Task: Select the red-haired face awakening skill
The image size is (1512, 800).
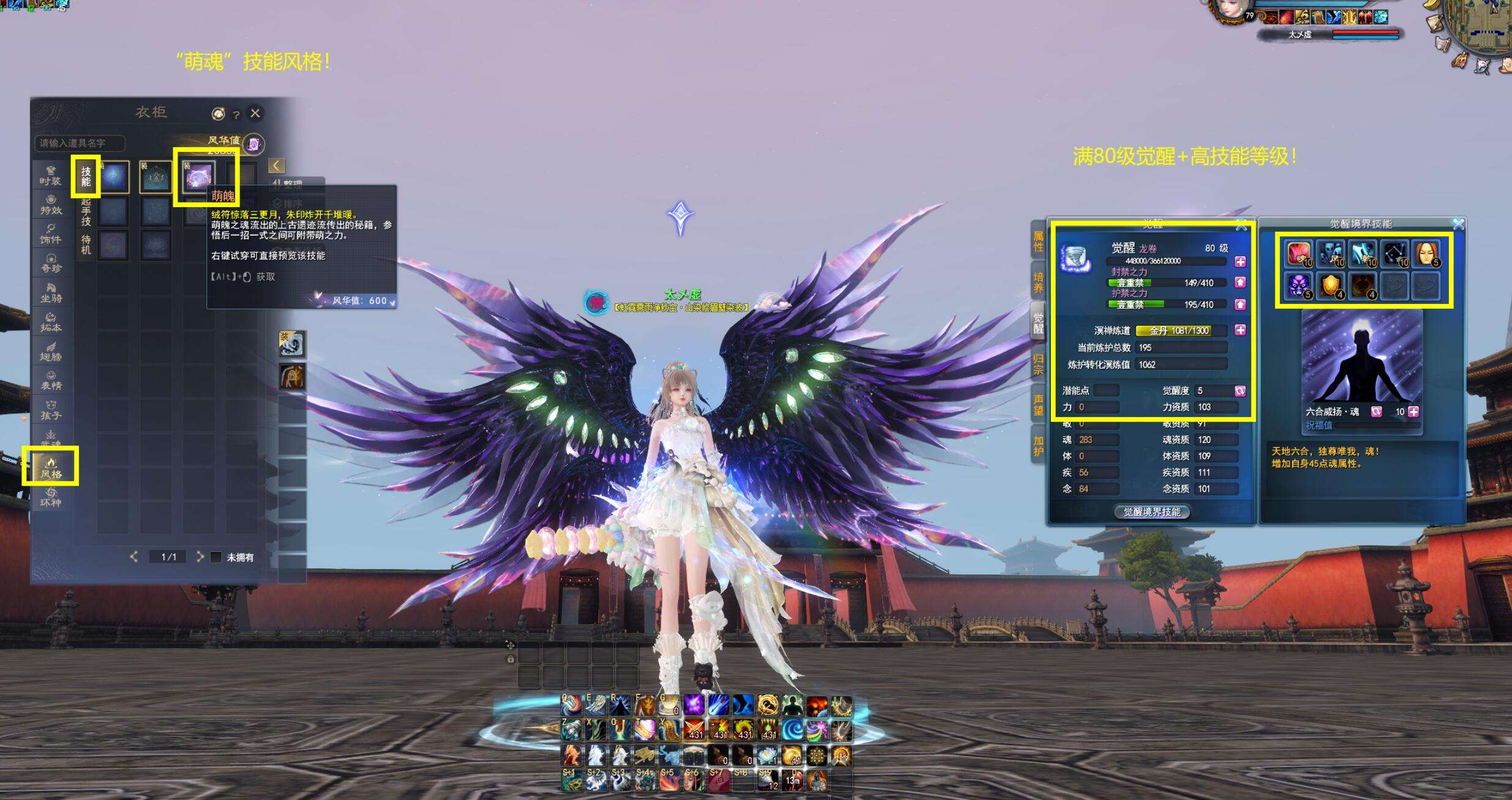Action: pos(1426,253)
